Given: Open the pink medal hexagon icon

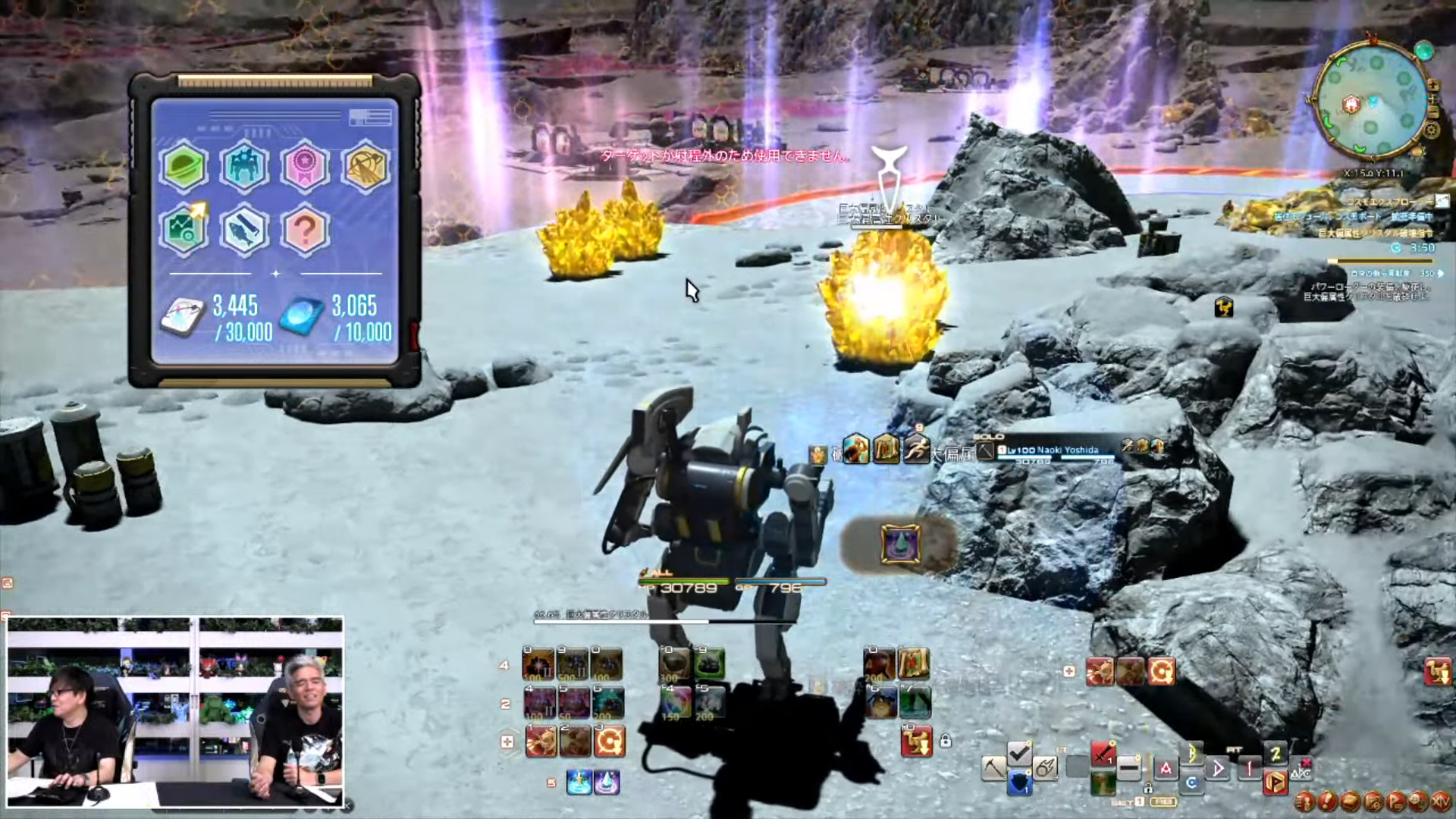Looking at the screenshot, I should click(305, 166).
